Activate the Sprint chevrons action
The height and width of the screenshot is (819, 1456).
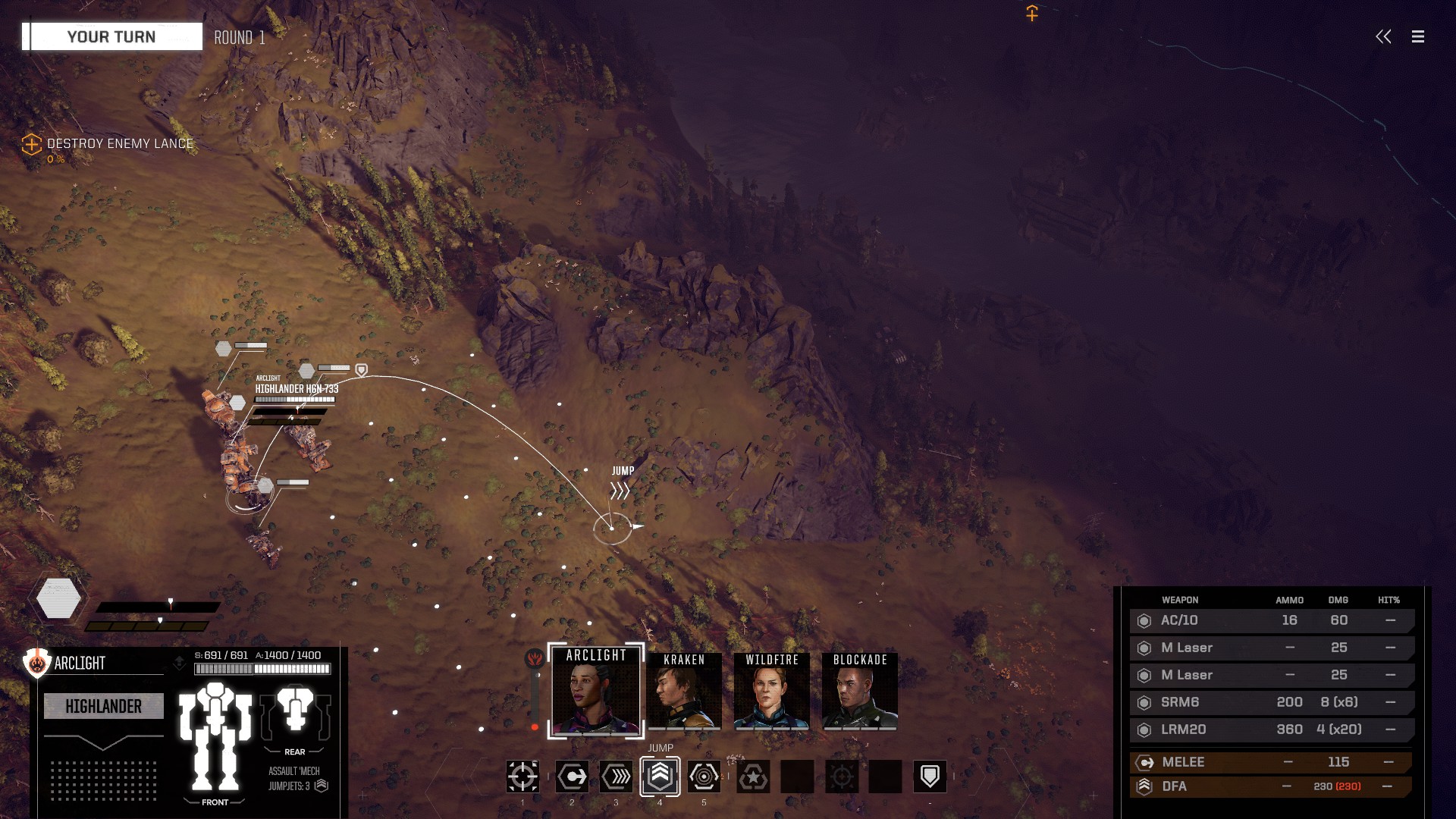(x=616, y=777)
